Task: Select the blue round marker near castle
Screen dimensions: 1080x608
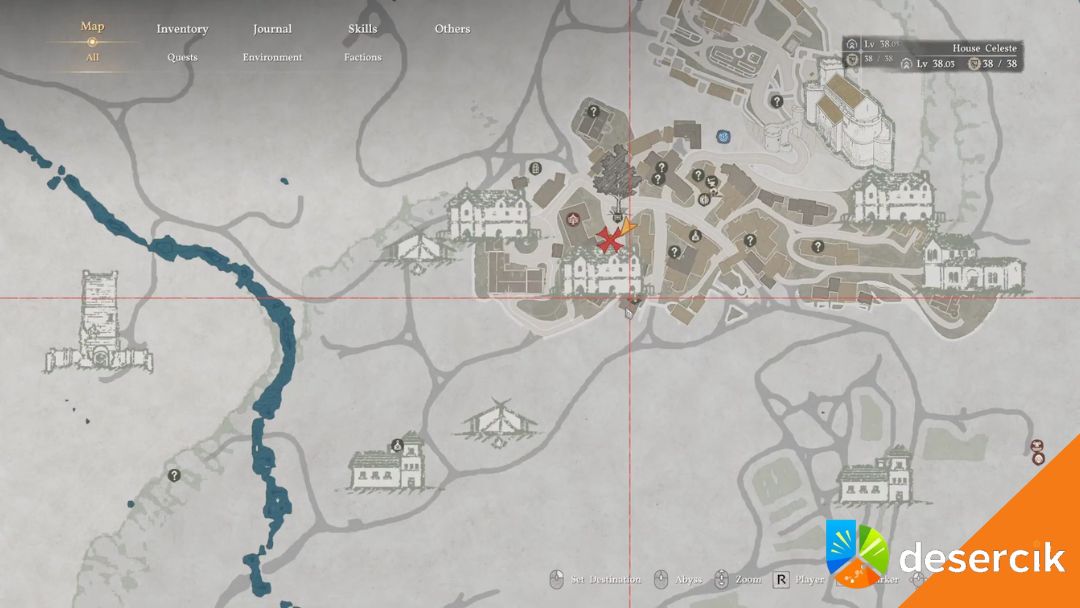Action: tap(722, 136)
